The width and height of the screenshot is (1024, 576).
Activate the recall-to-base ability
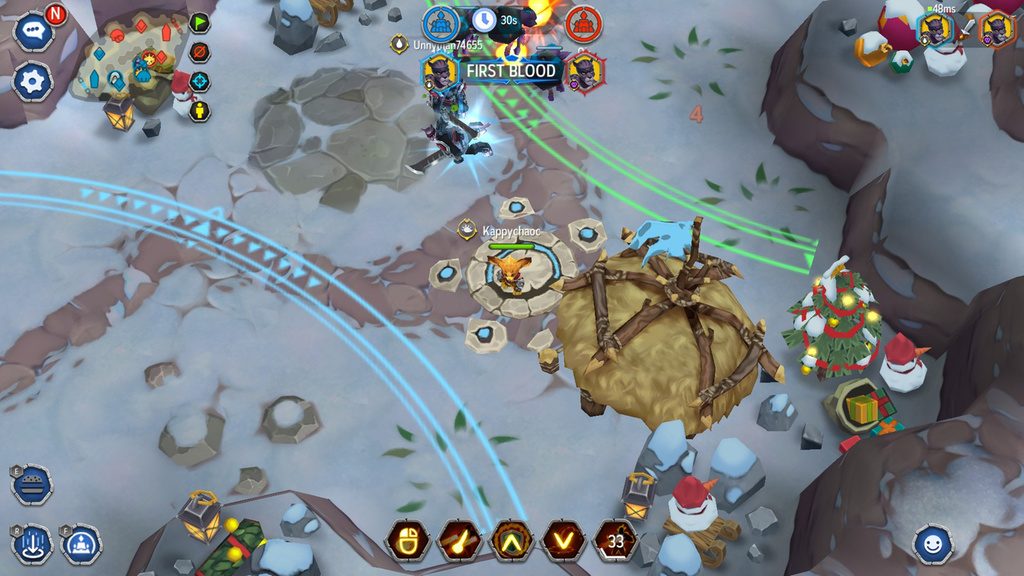click(x=80, y=544)
